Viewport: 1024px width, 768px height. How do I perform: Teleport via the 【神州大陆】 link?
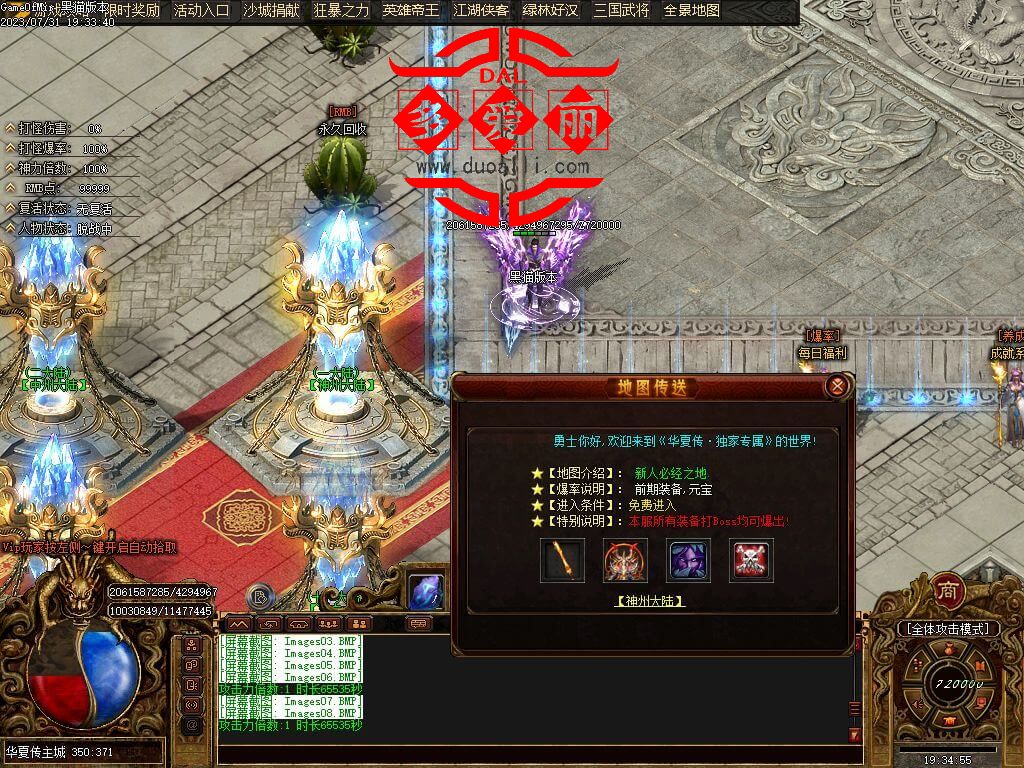tap(649, 601)
